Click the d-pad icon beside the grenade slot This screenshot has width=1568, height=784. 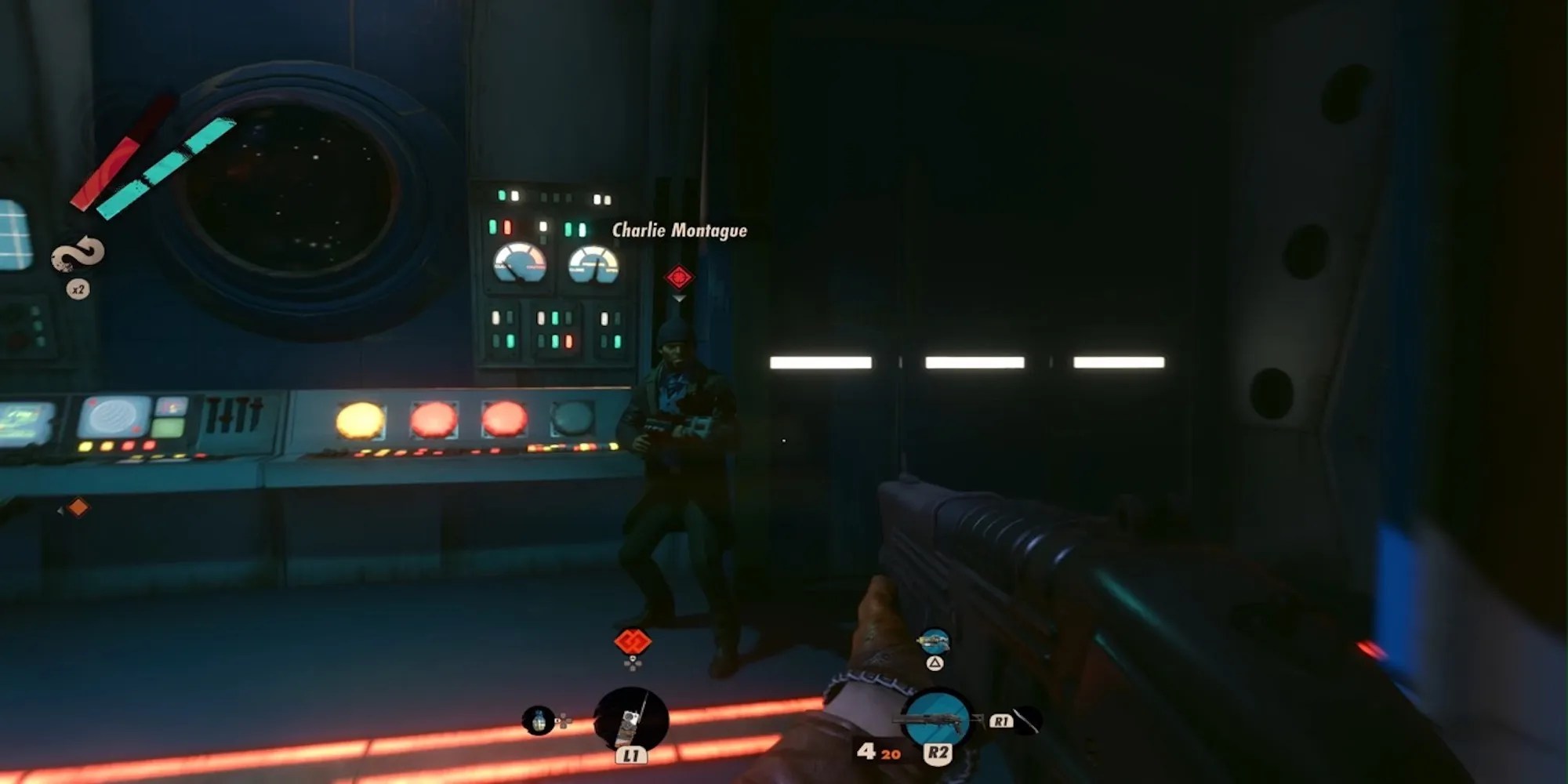(x=563, y=720)
